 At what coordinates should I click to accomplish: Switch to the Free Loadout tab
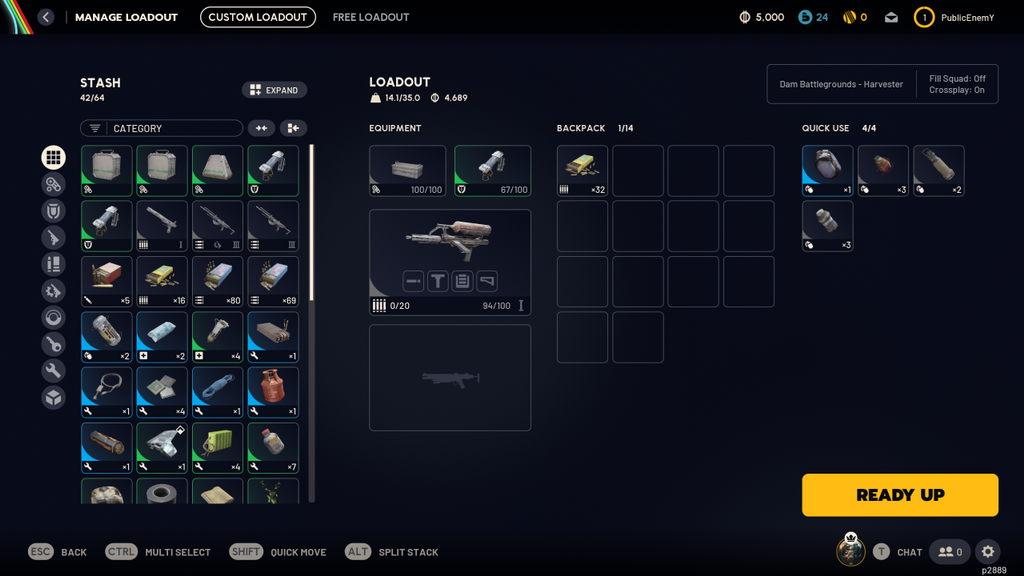(x=371, y=17)
